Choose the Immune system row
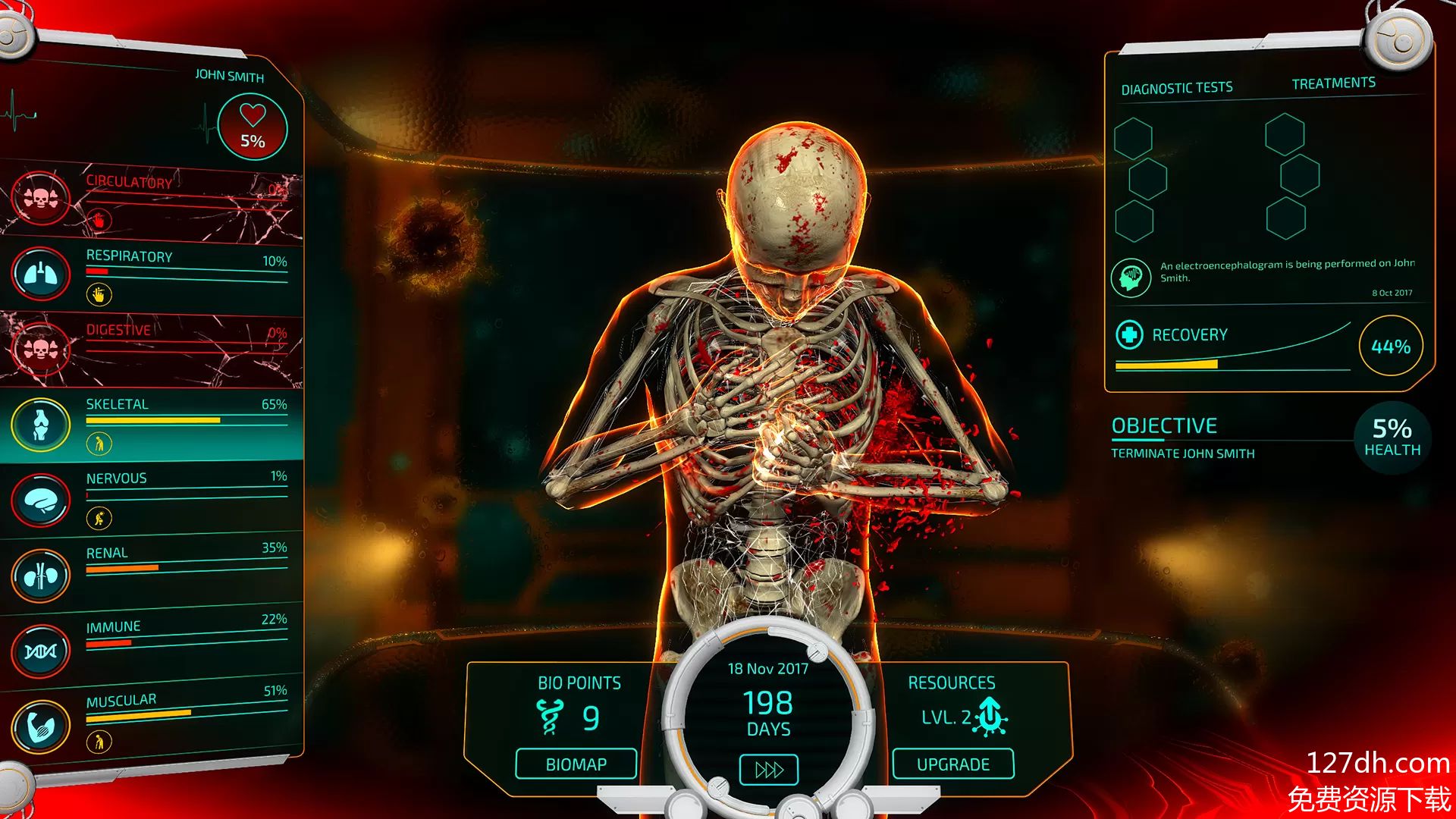This screenshot has width=1456, height=819. (152, 643)
